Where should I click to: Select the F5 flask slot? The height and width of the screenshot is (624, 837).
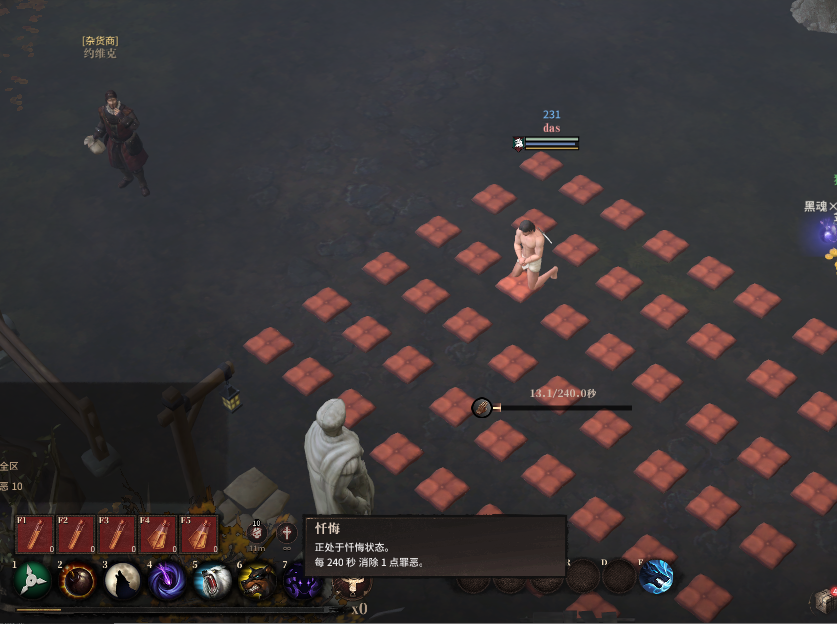click(x=199, y=534)
